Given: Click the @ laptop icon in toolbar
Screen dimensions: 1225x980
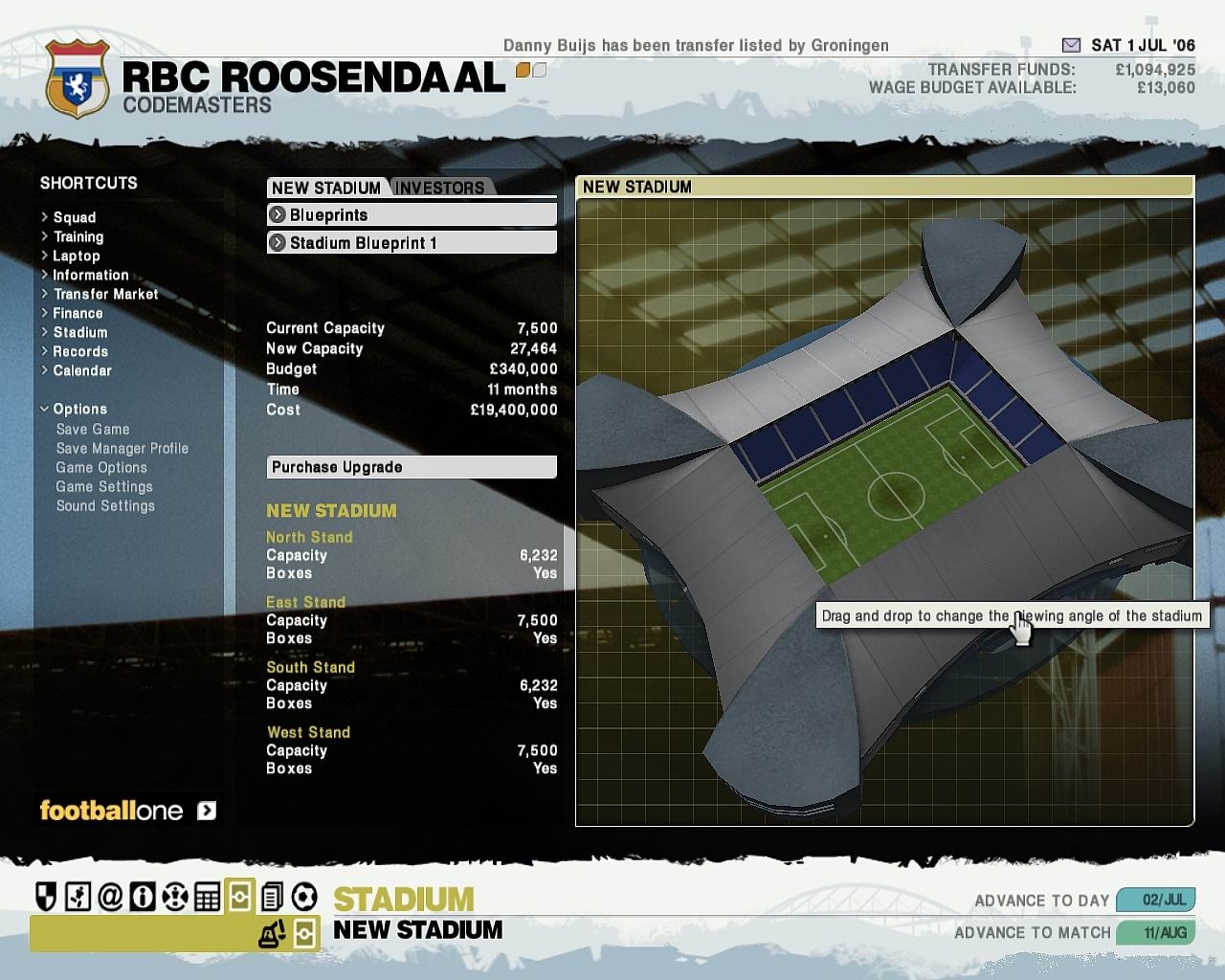Looking at the screenshot, I should 110,897.
